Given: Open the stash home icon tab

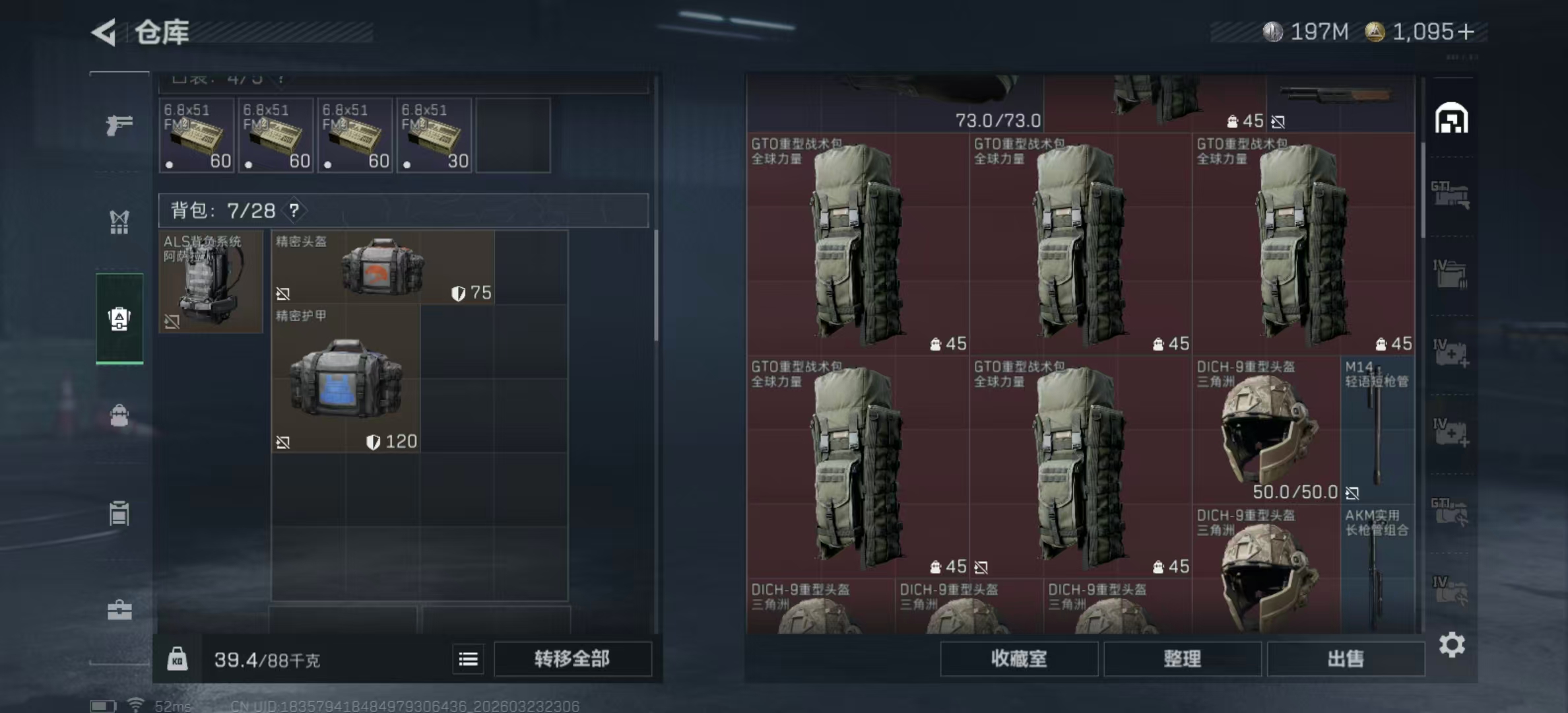Looking at the screenshot, I should 1451,119.
